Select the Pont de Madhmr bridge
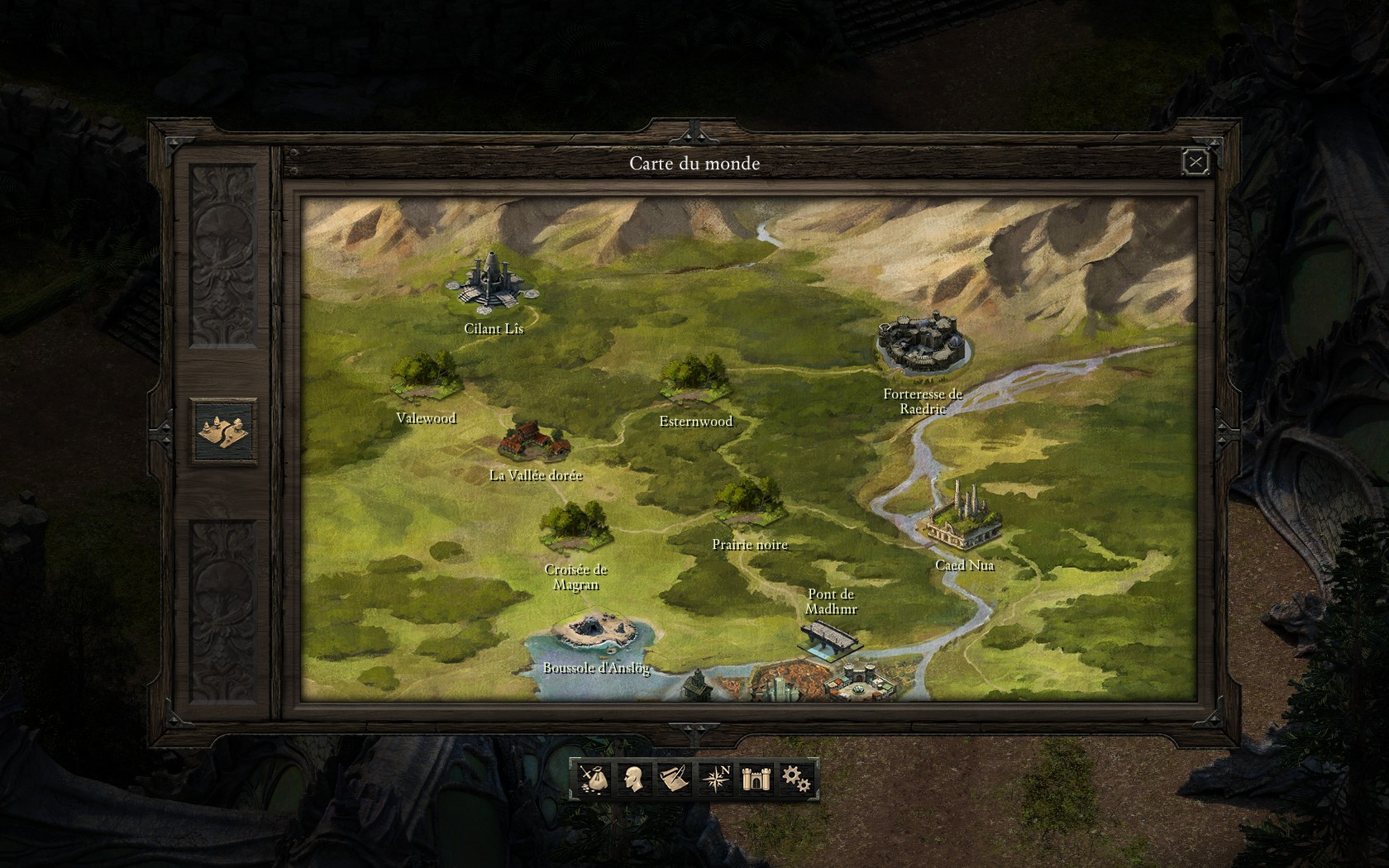This screenshot has width=1389, height=868. (830, 637)
